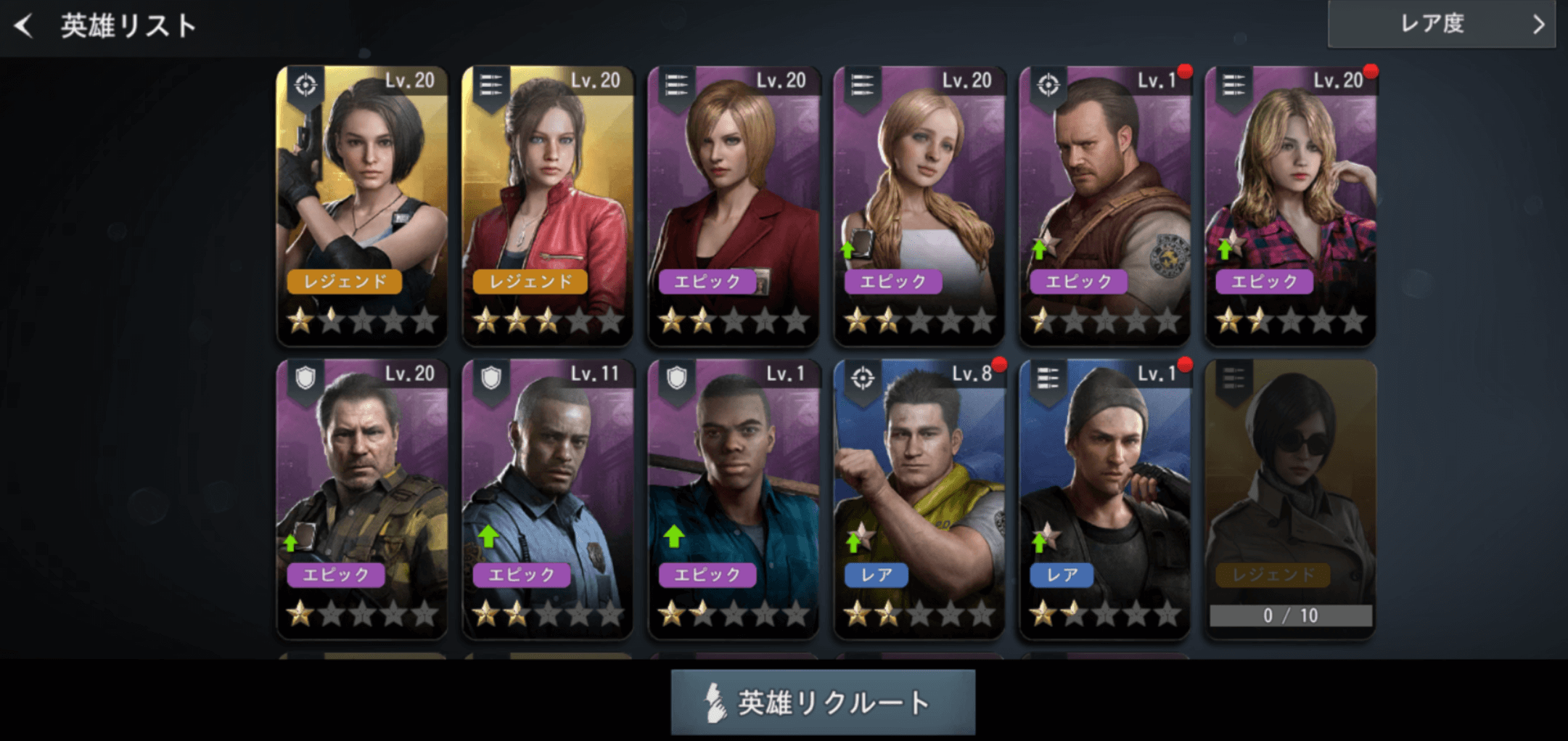Tap the 英雄リクルート recruit button
Screen dimensions: 1568x741
pyautogui.click(x=823, y=702)
